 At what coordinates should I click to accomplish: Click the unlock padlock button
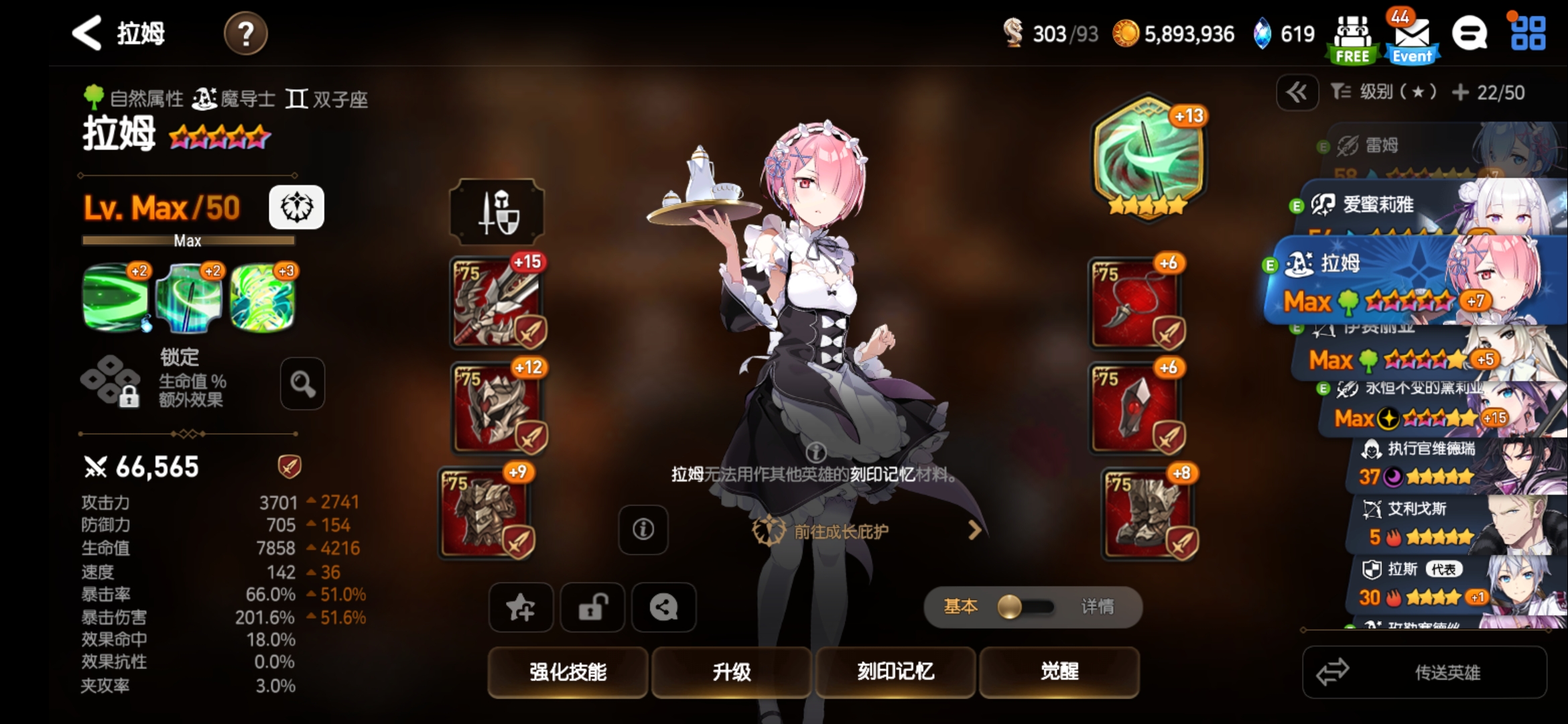[592, 607]
